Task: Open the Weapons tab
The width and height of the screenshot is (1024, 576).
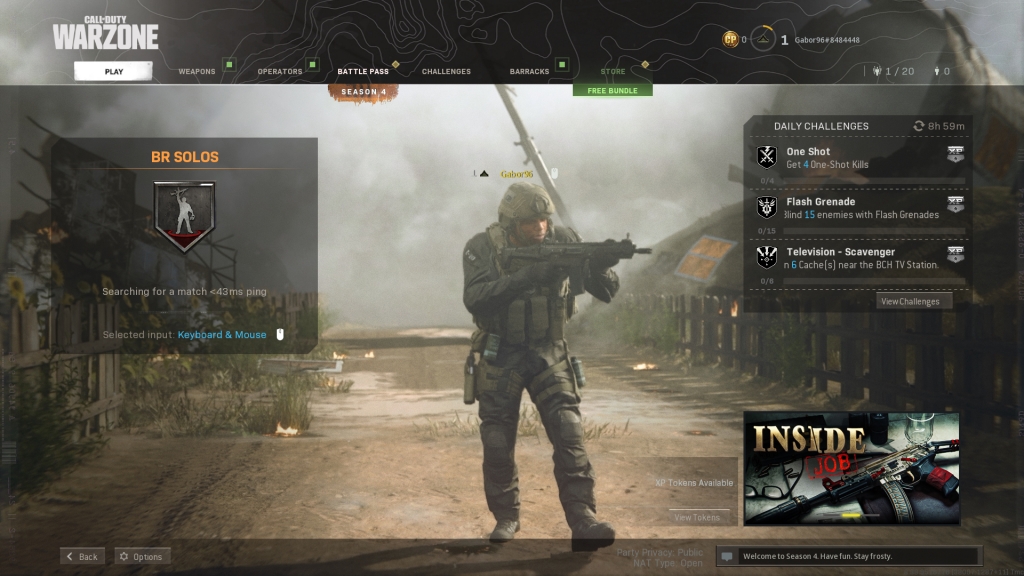Action: [x=197, y=72]
